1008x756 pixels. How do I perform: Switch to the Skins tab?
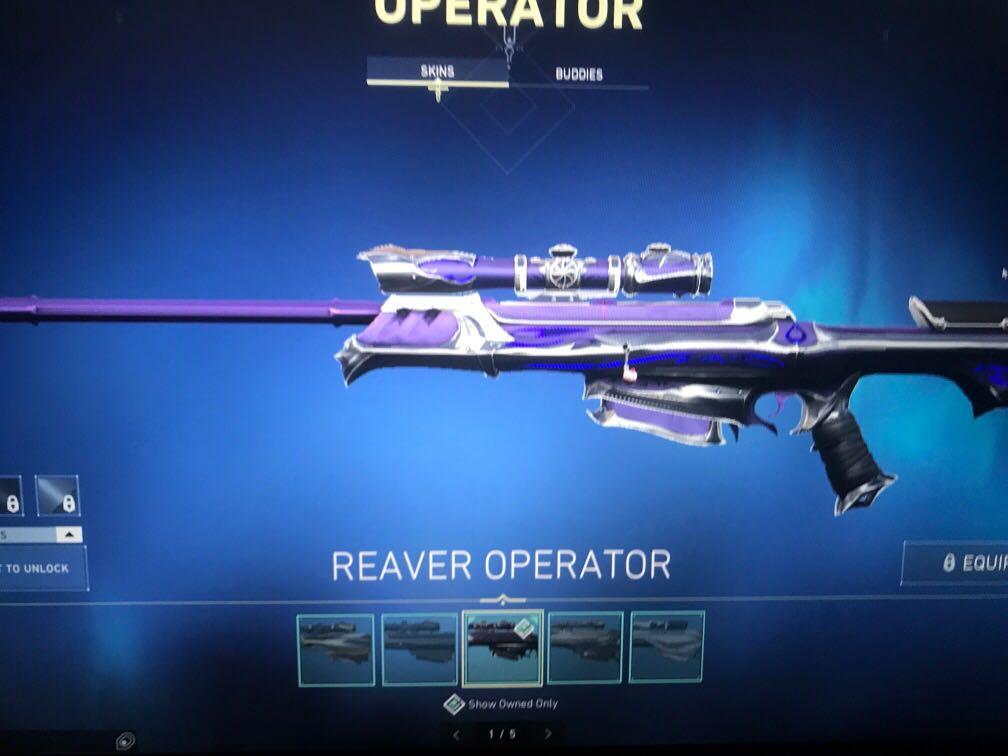tap(437, 72)
